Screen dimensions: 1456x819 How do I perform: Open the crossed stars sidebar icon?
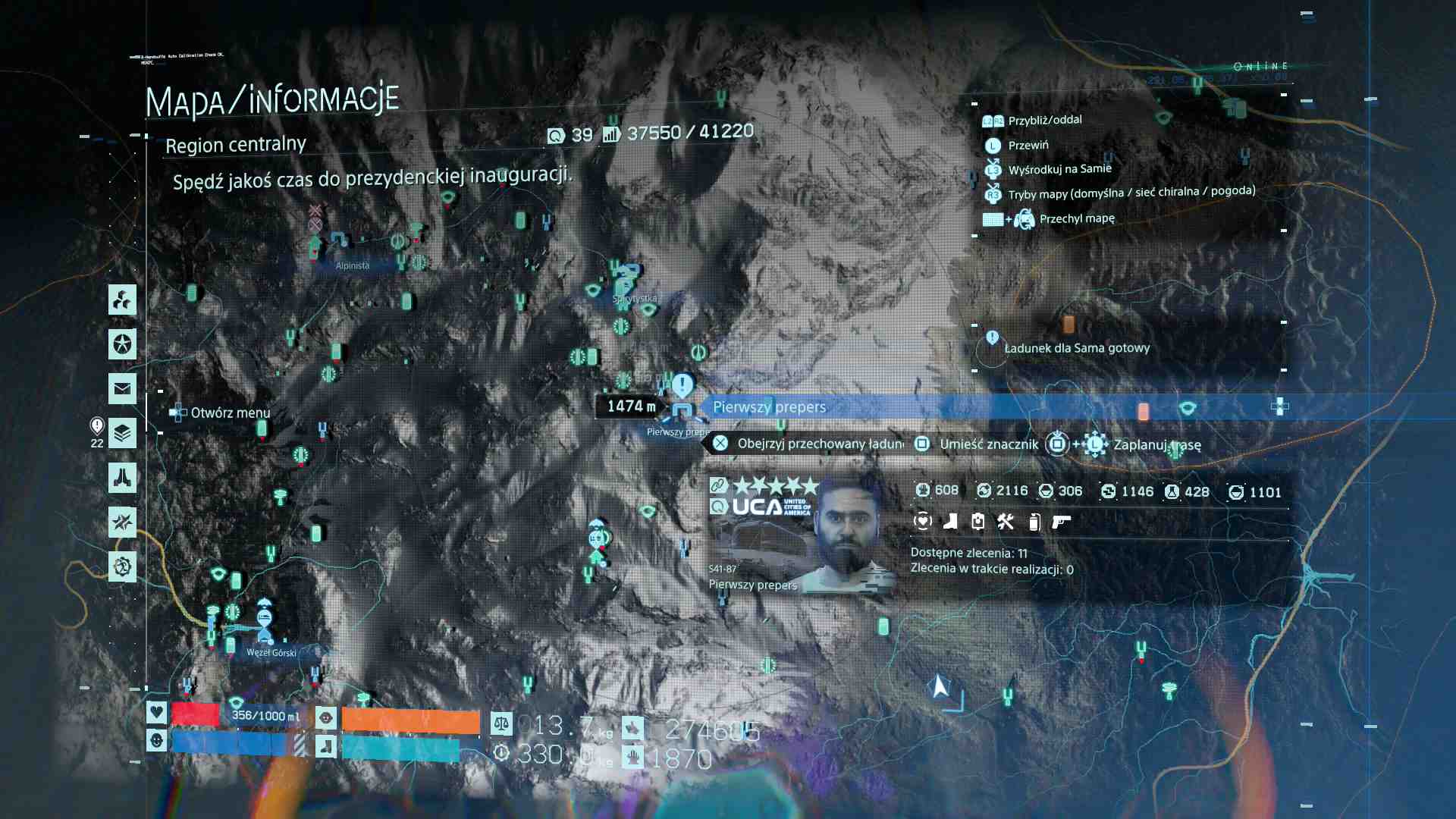[122, 522]
